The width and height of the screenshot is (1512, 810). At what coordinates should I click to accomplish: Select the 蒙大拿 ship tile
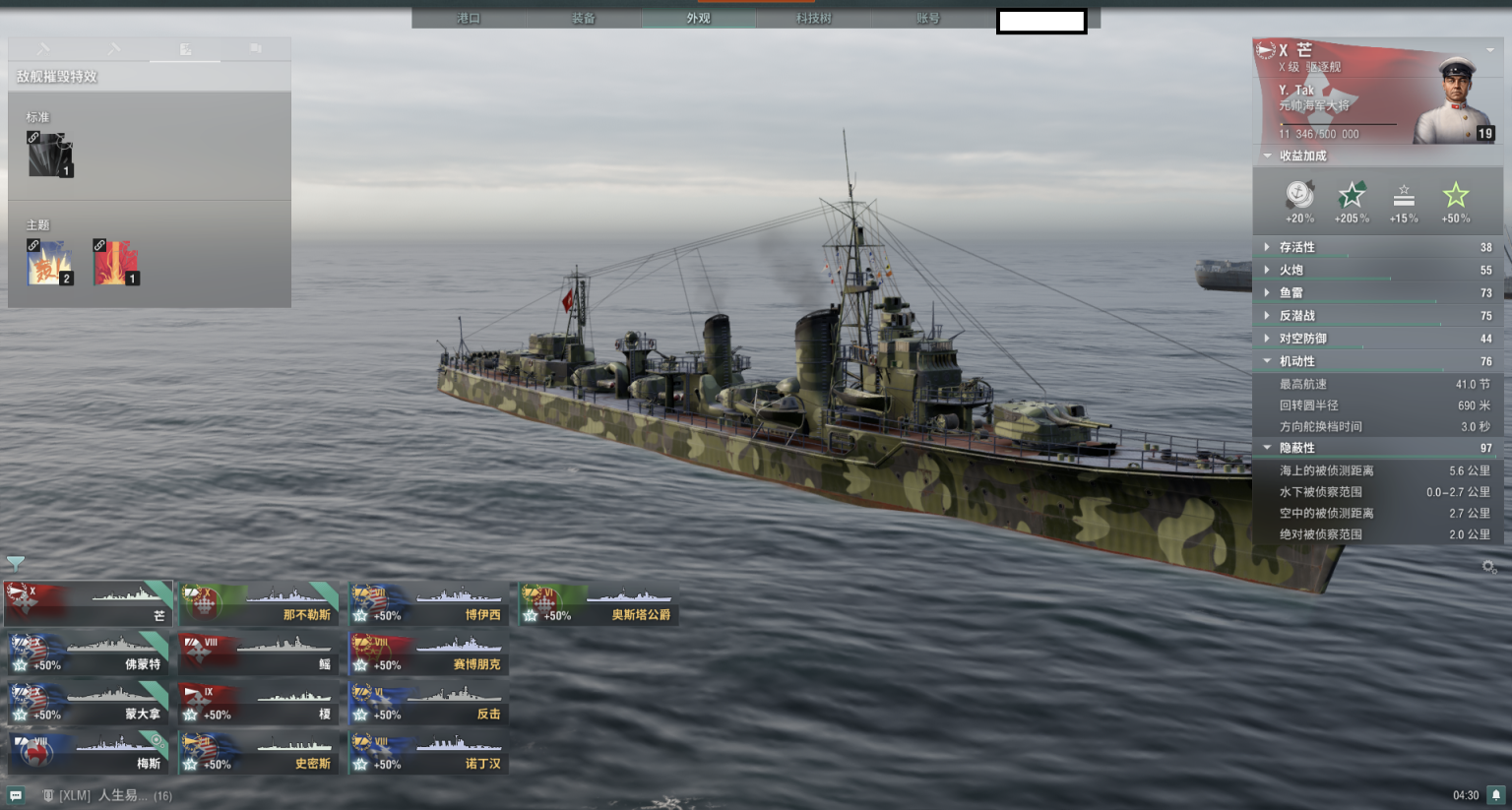pyautogui.click(x=89, y=702)
